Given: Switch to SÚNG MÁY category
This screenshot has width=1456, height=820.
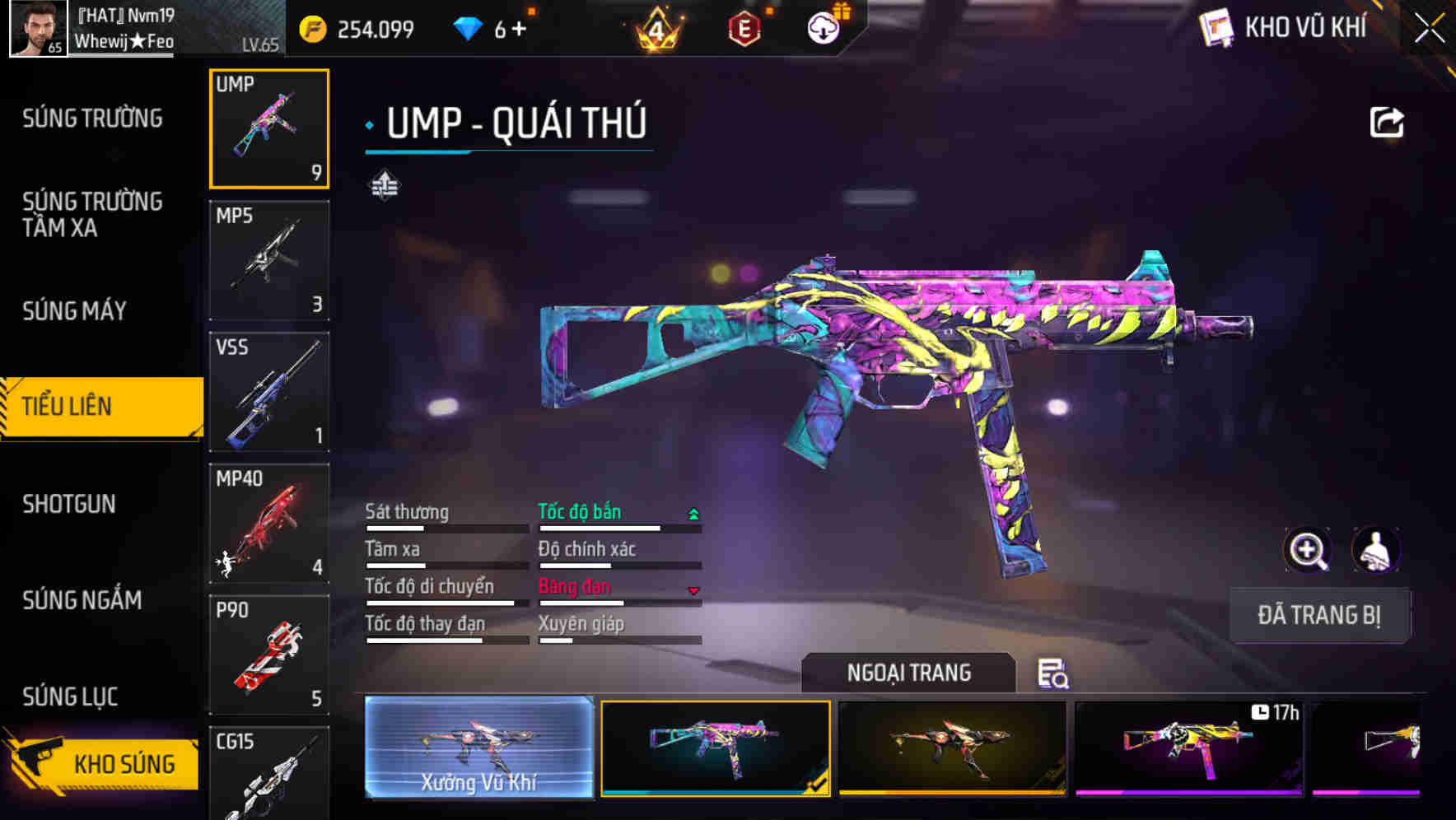Looking at the screenshot, I should [x=74, y=311].
